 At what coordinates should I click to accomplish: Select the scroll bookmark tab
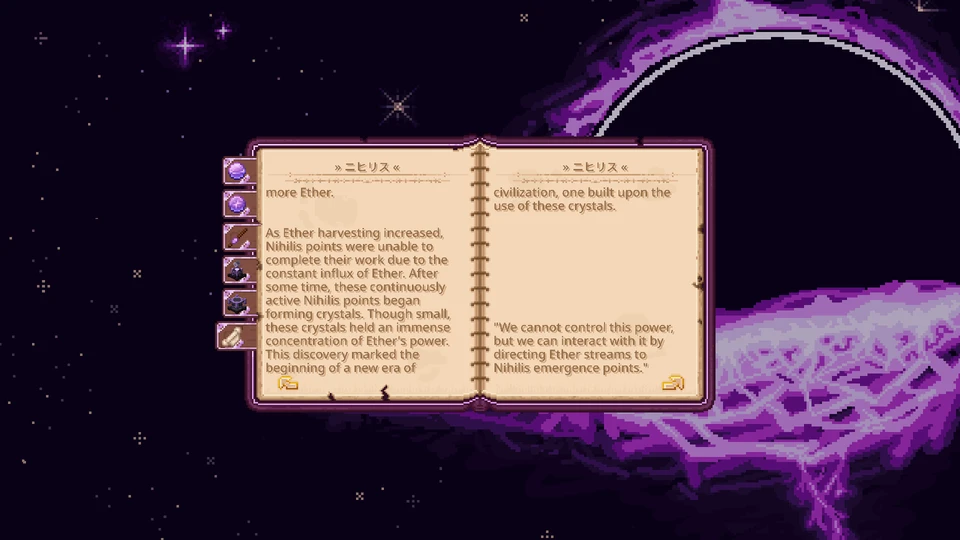(234, 336)
